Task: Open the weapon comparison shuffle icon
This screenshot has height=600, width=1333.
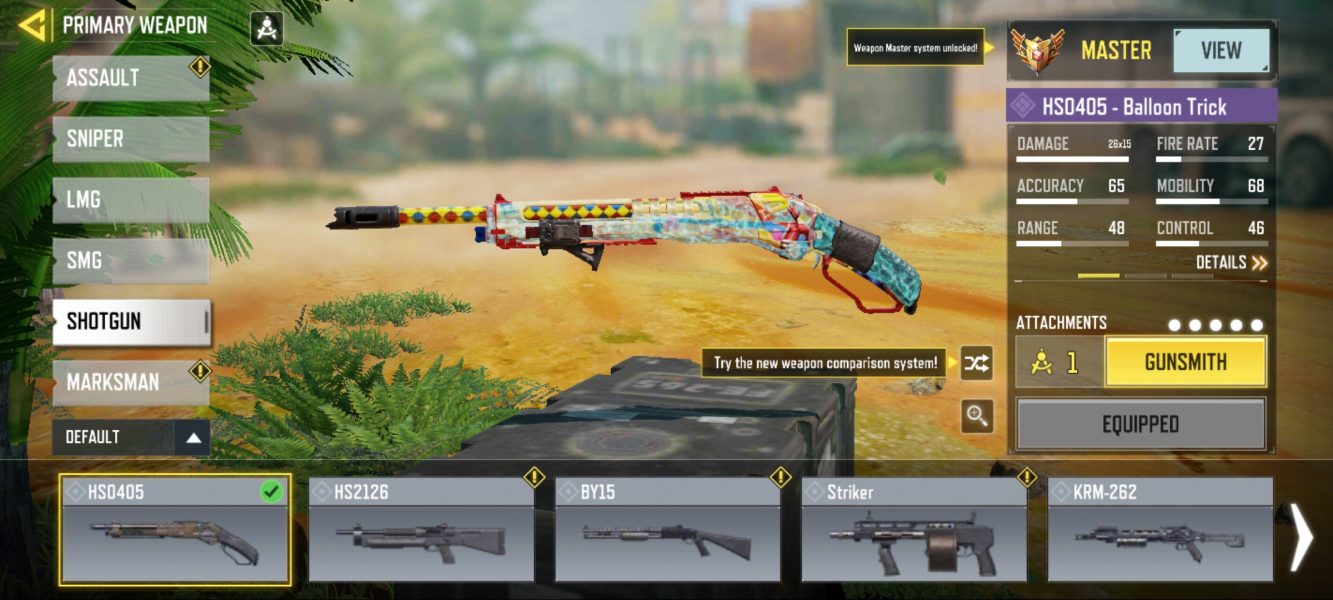Action: pos(977,364)
